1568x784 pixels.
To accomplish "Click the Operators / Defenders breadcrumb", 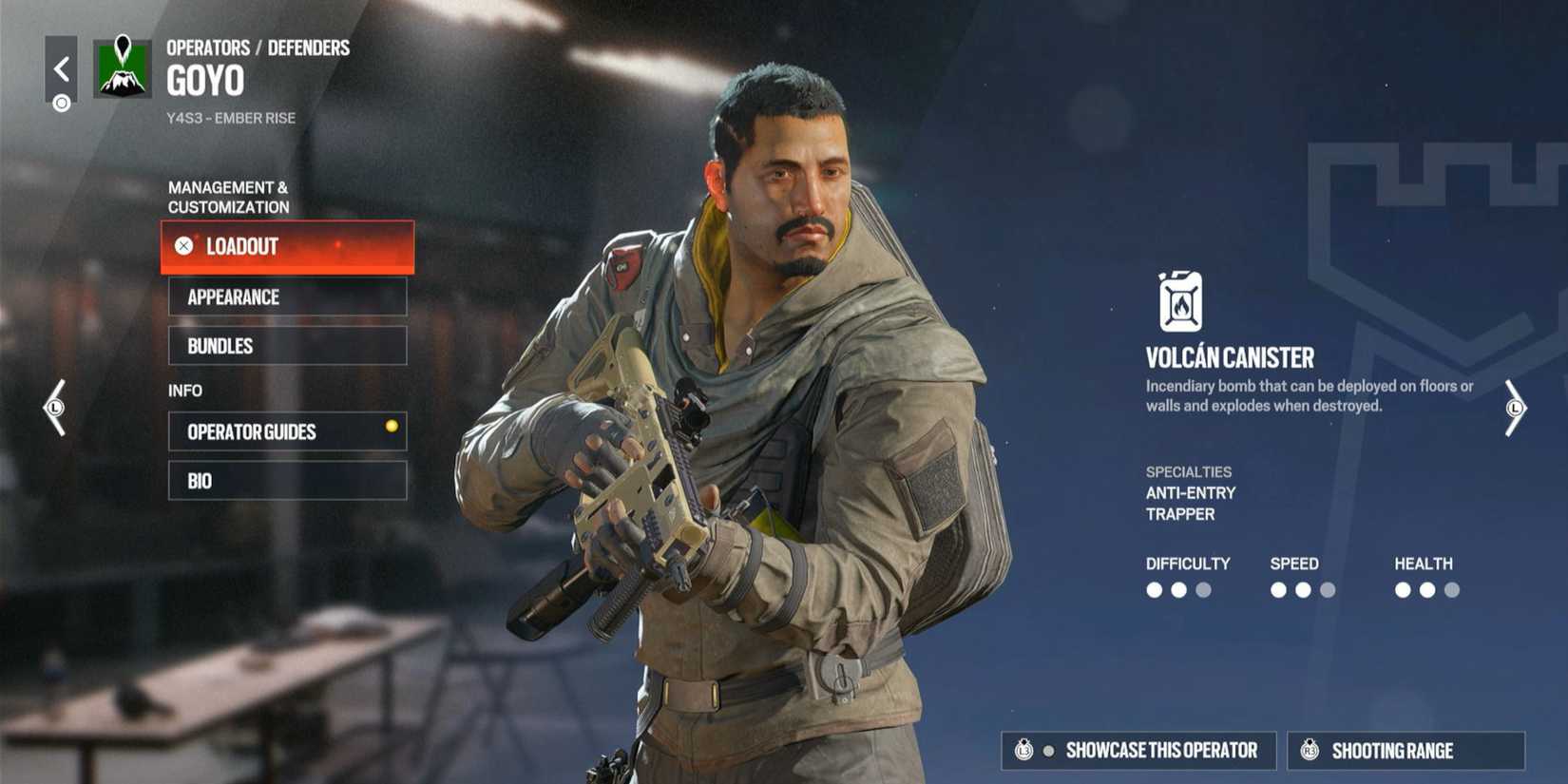I will pyautogui.click(x=257, y=47).
